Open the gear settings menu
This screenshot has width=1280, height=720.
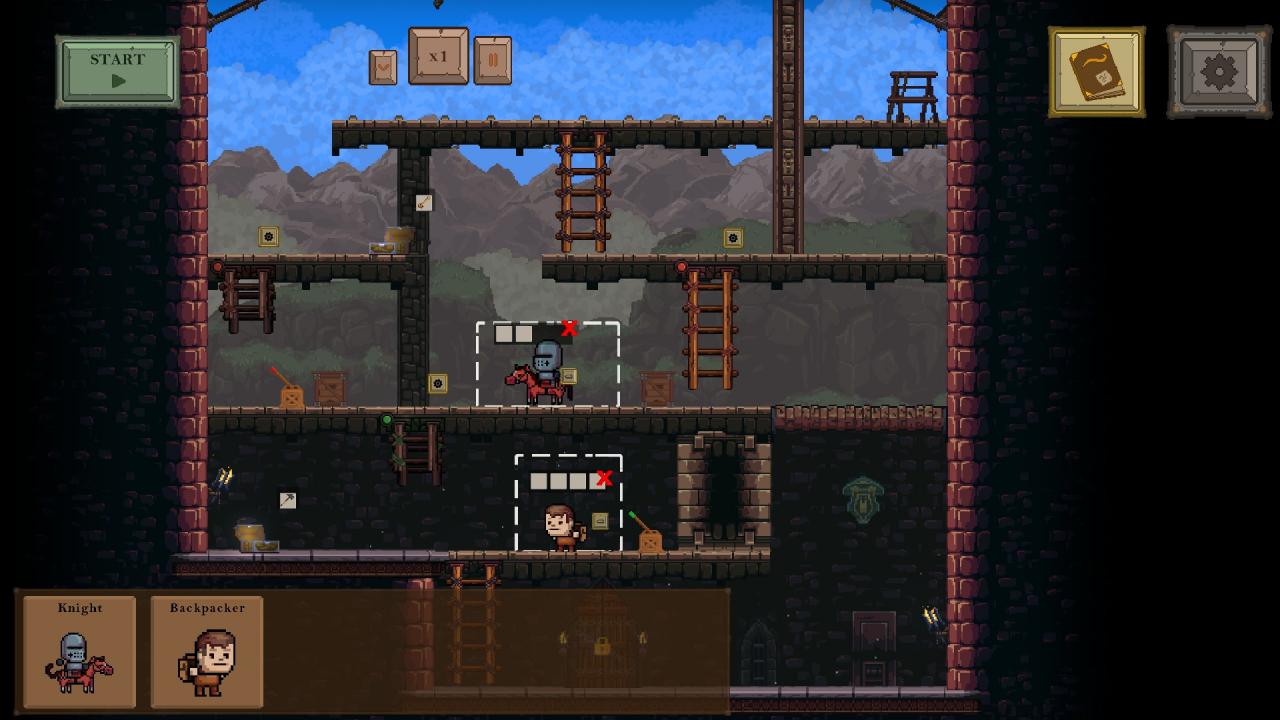(1218, 72)
